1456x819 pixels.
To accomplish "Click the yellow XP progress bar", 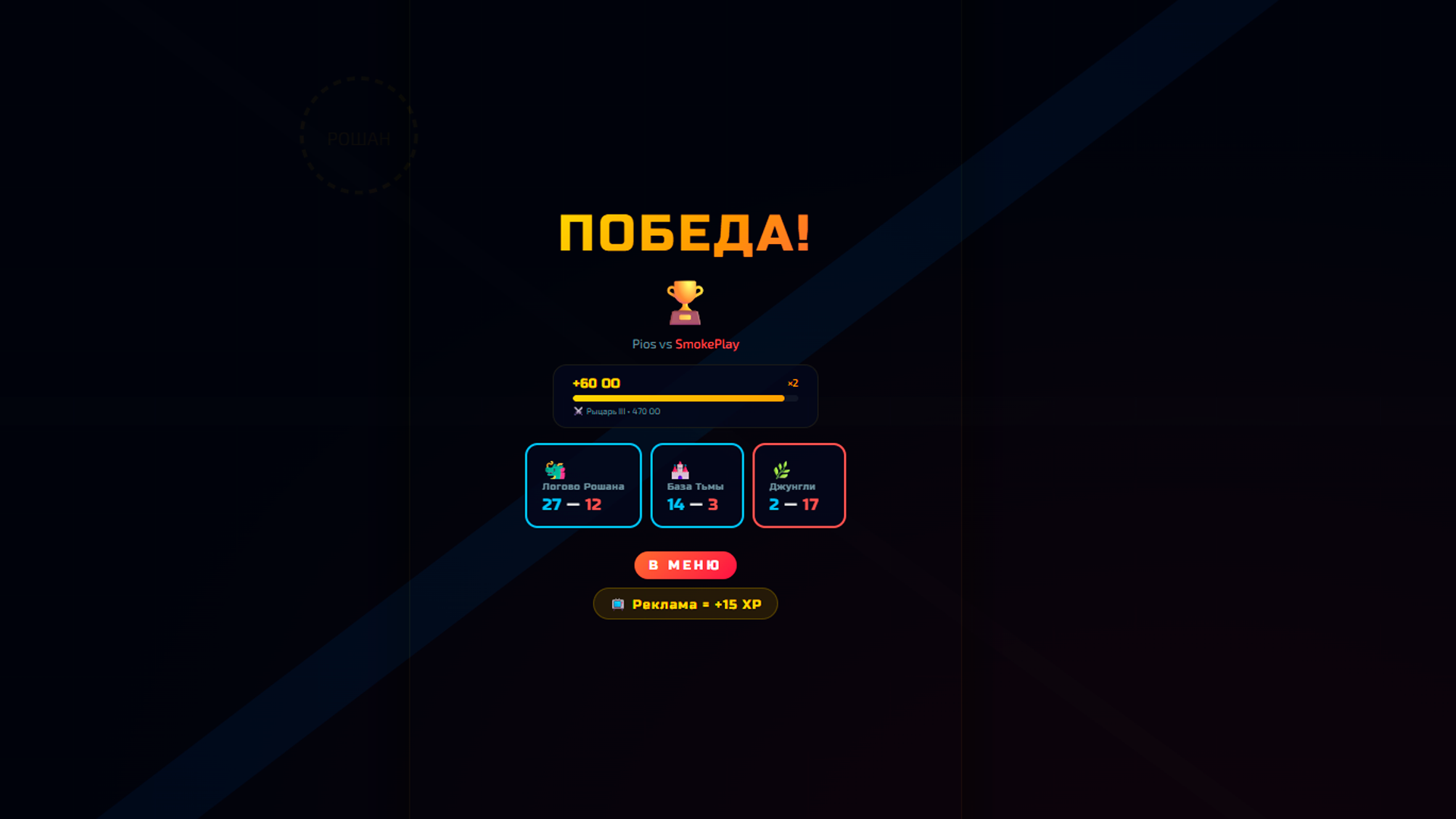I will [679, 398].
